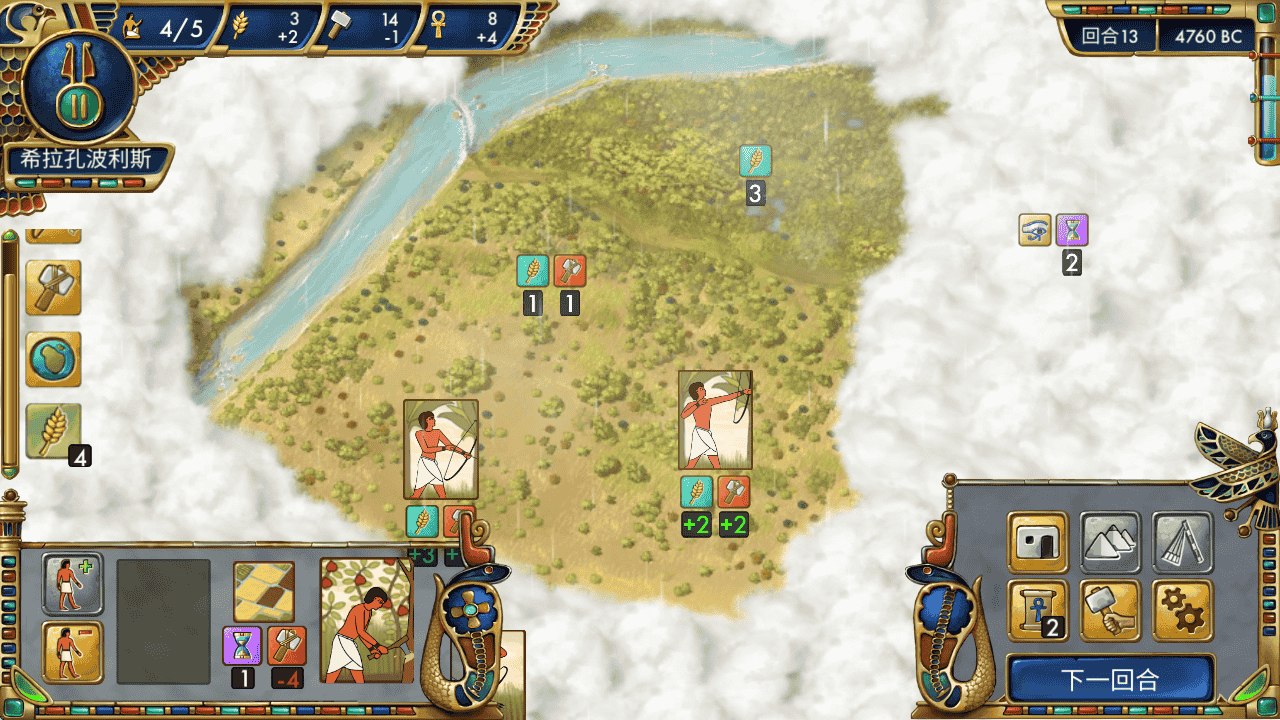Add a worker with the plus button
Image resolution: width=1280 pixels, height=720 pixels.
pos(72,583)
